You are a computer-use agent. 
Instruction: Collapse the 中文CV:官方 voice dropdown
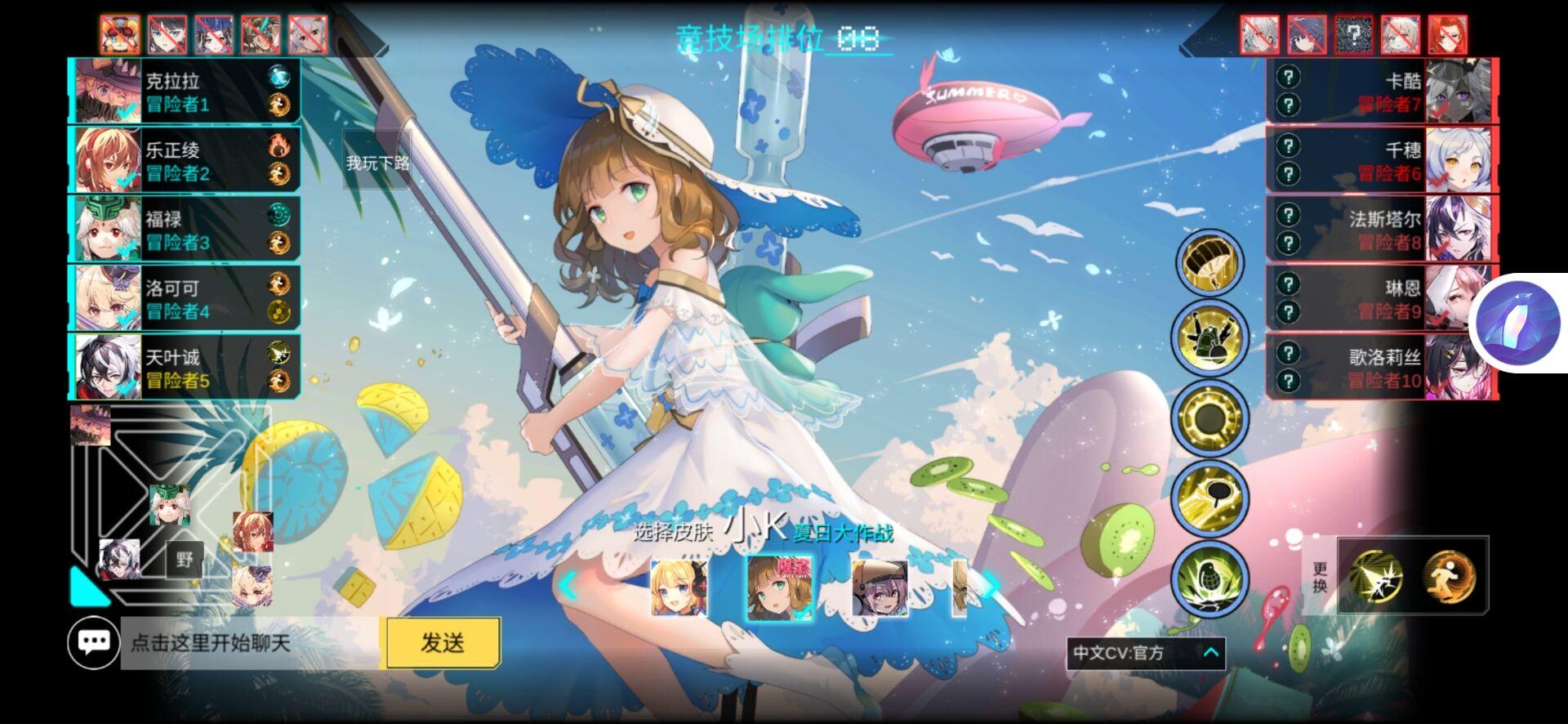pos(1209,654)
